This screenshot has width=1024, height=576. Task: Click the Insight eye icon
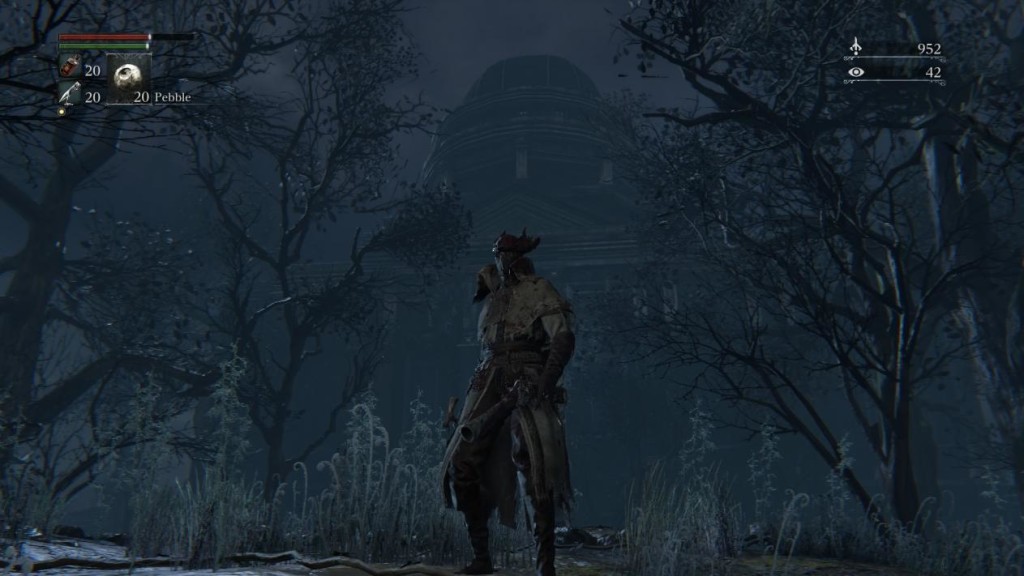(855, 72)
